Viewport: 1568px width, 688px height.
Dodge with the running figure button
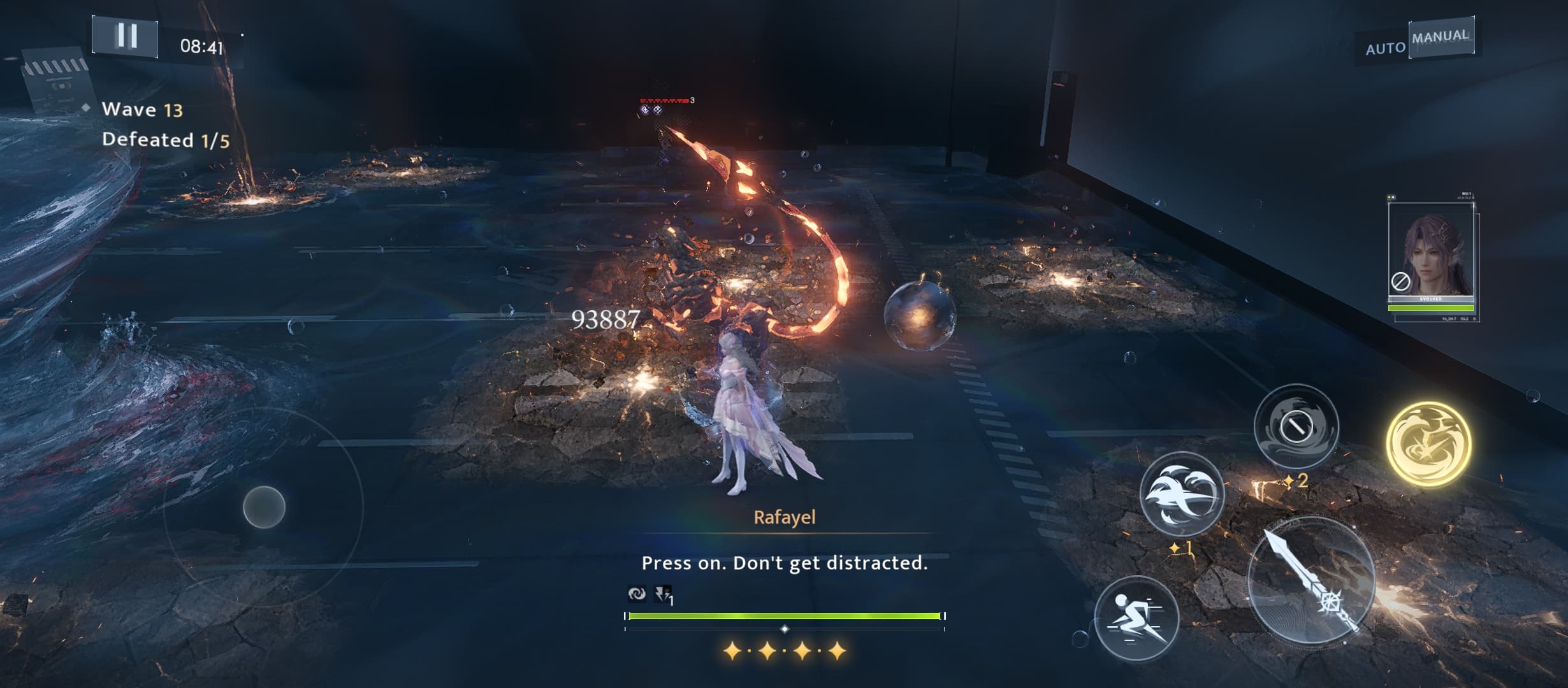(1136, 617)
